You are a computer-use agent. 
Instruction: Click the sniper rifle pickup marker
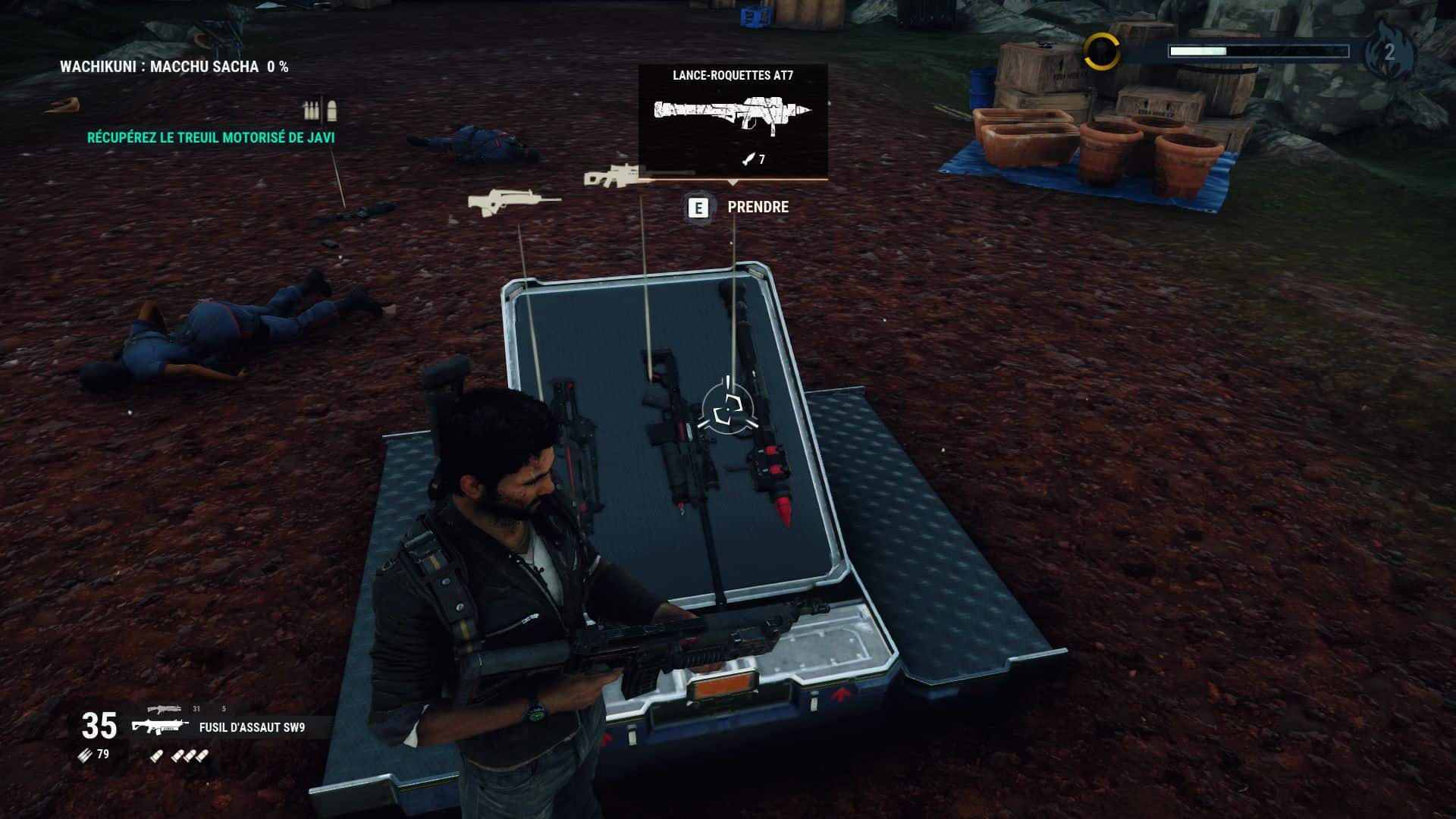pyautogui.click(x=616, y=177)
